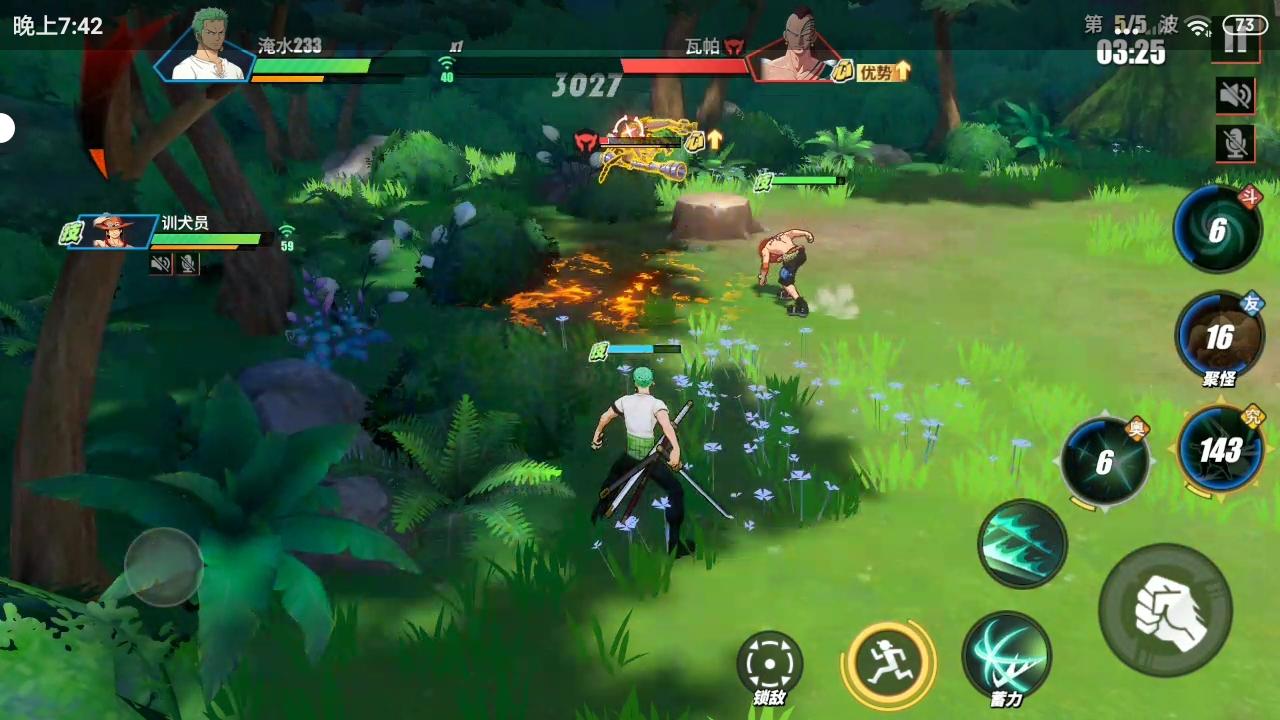Tap the 斗 skill icon showing 6

(x=1216, y=230)
